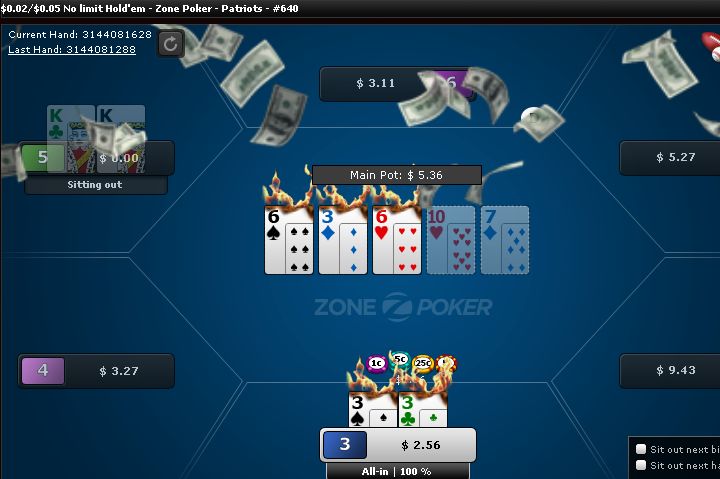Open the last hand 3144081288 link
This screenshot has width=720, height=479.
pyautogui.click(x=72, y=49)
